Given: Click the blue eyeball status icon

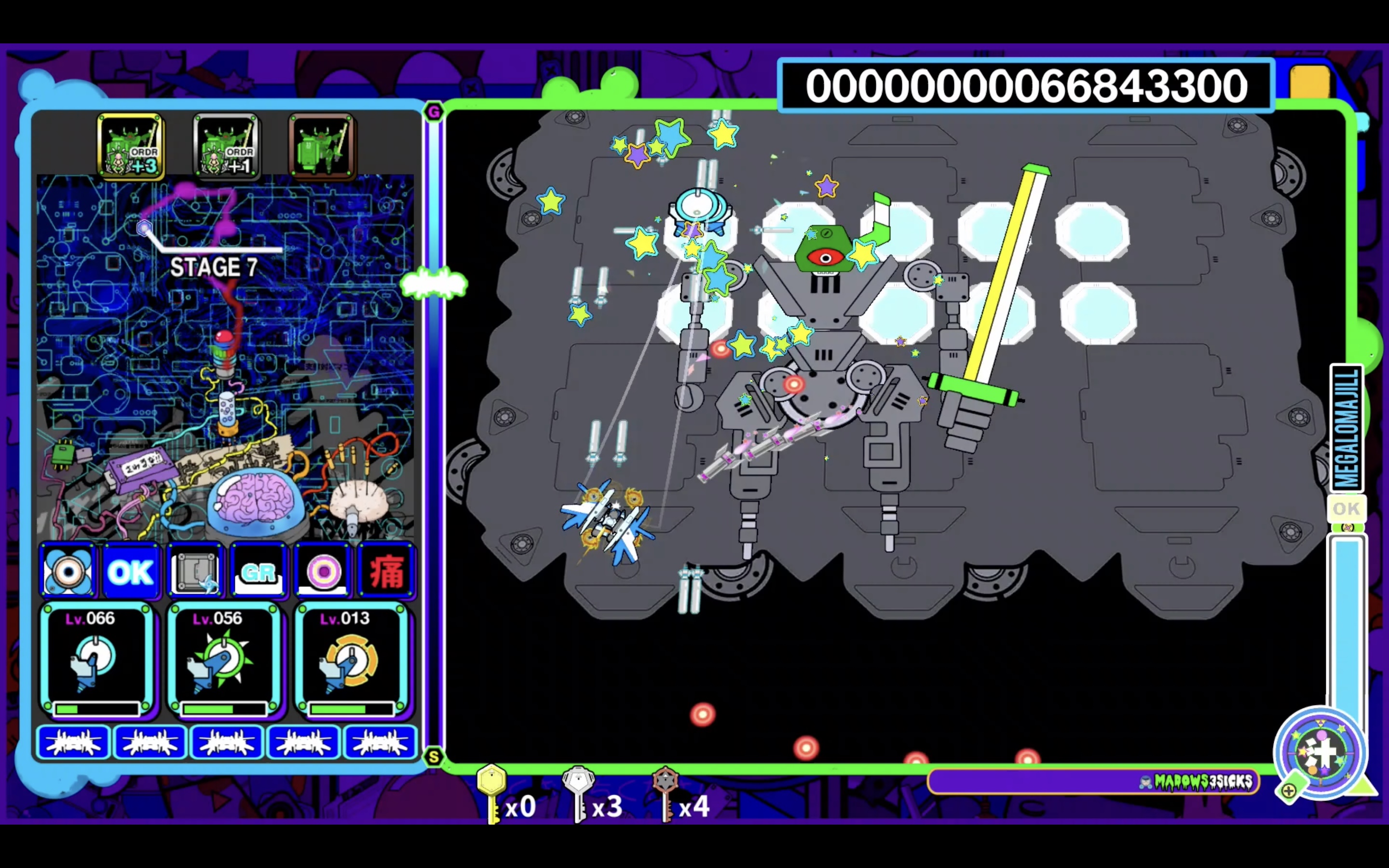Looking at the screenshot, I should pyautogui.click(x=68, y=571).
